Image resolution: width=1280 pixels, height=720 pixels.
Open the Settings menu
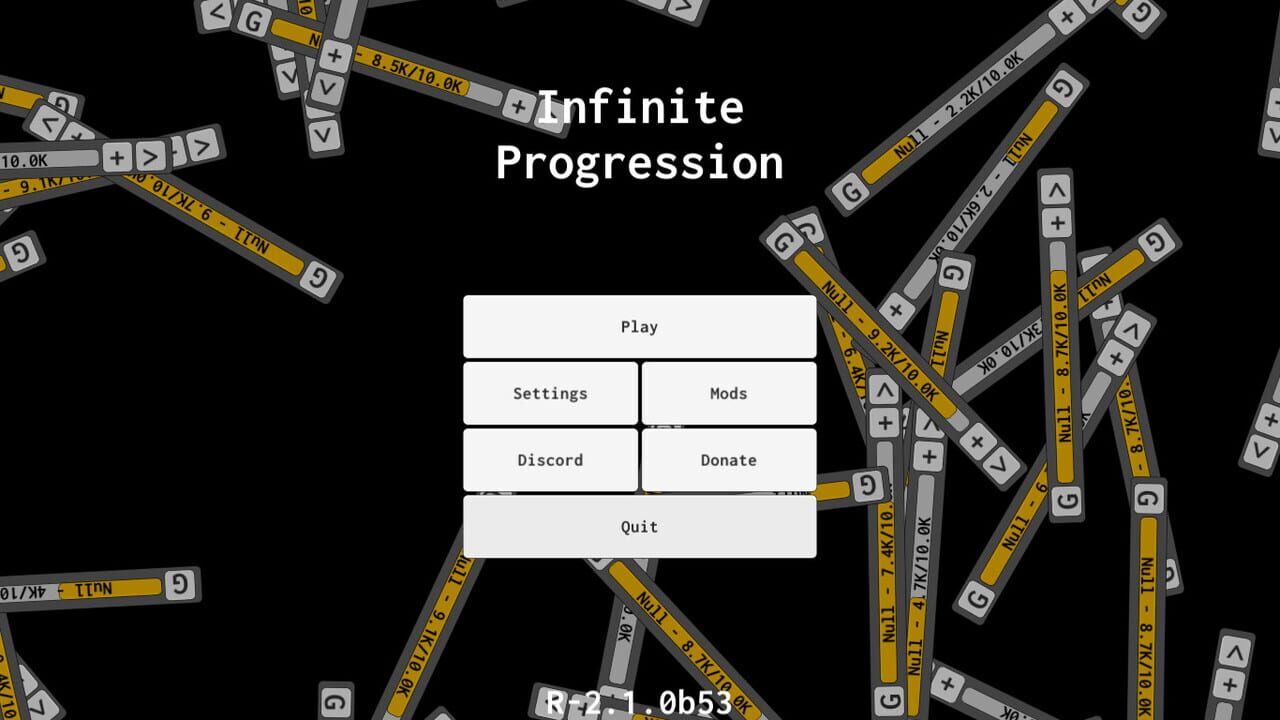tap(549, 393)
